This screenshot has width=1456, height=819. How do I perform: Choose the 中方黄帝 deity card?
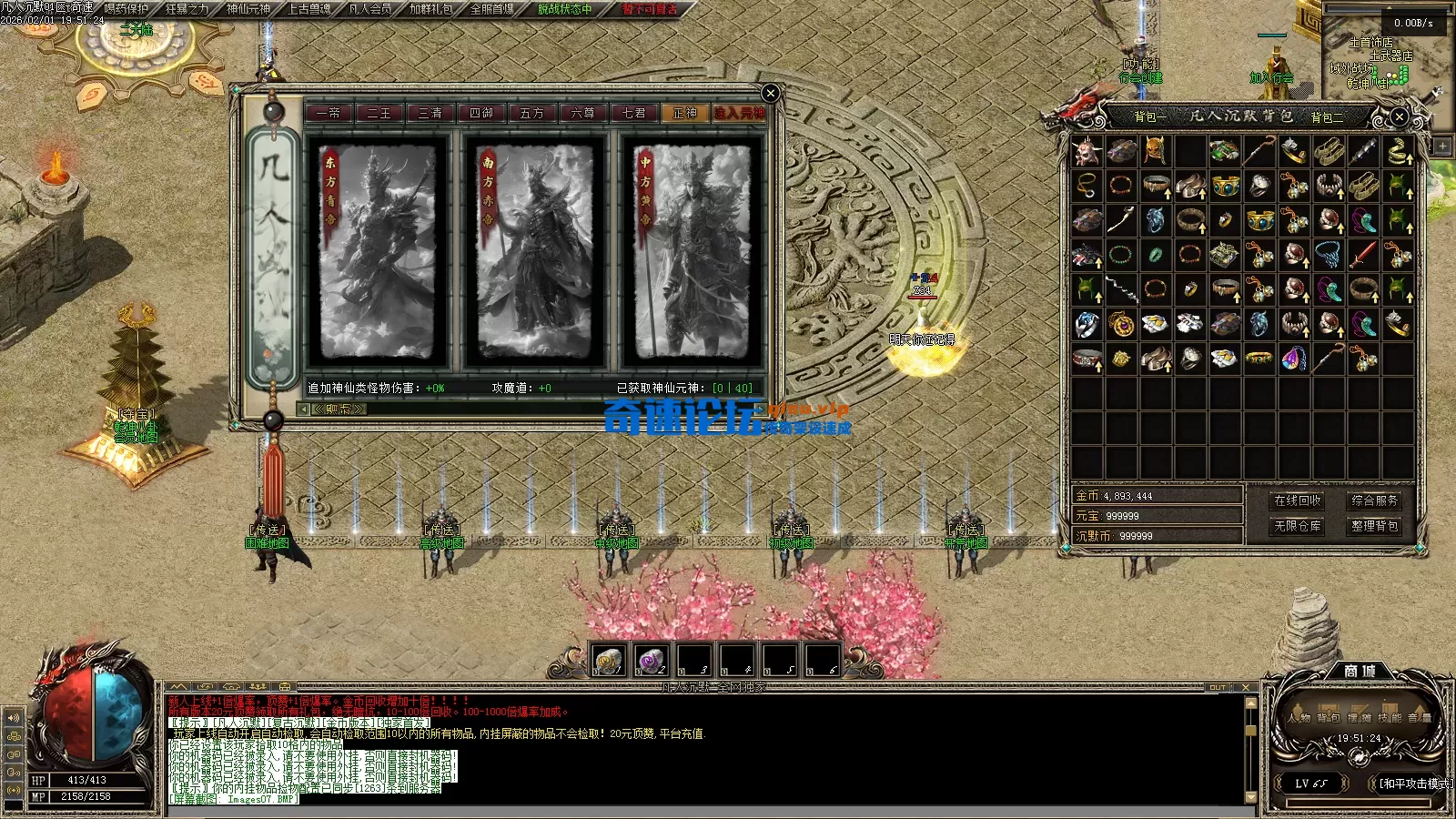pyautogui.click(x=692, y=252)
